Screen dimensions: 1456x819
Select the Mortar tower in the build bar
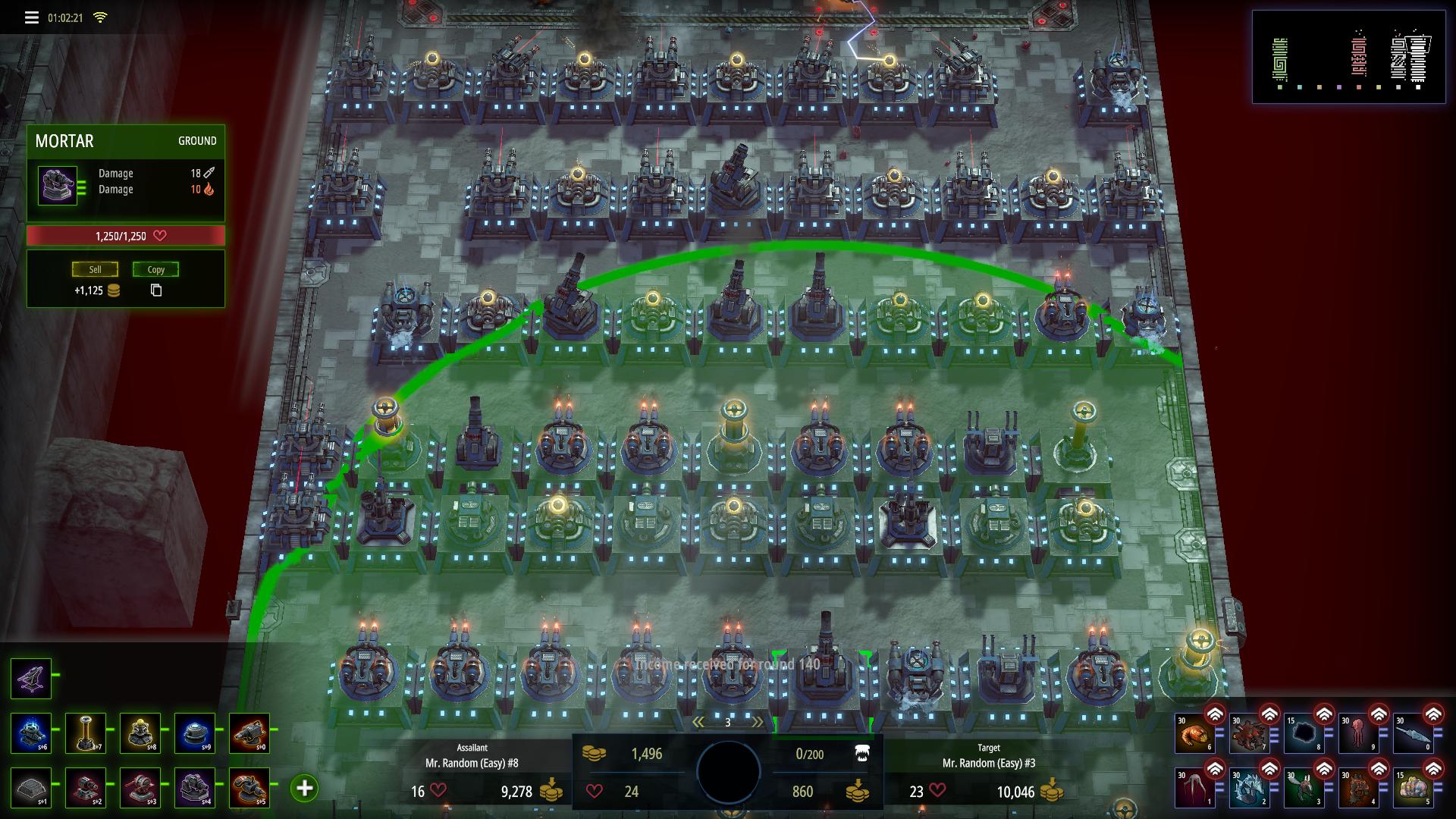(x=30, y=679)
